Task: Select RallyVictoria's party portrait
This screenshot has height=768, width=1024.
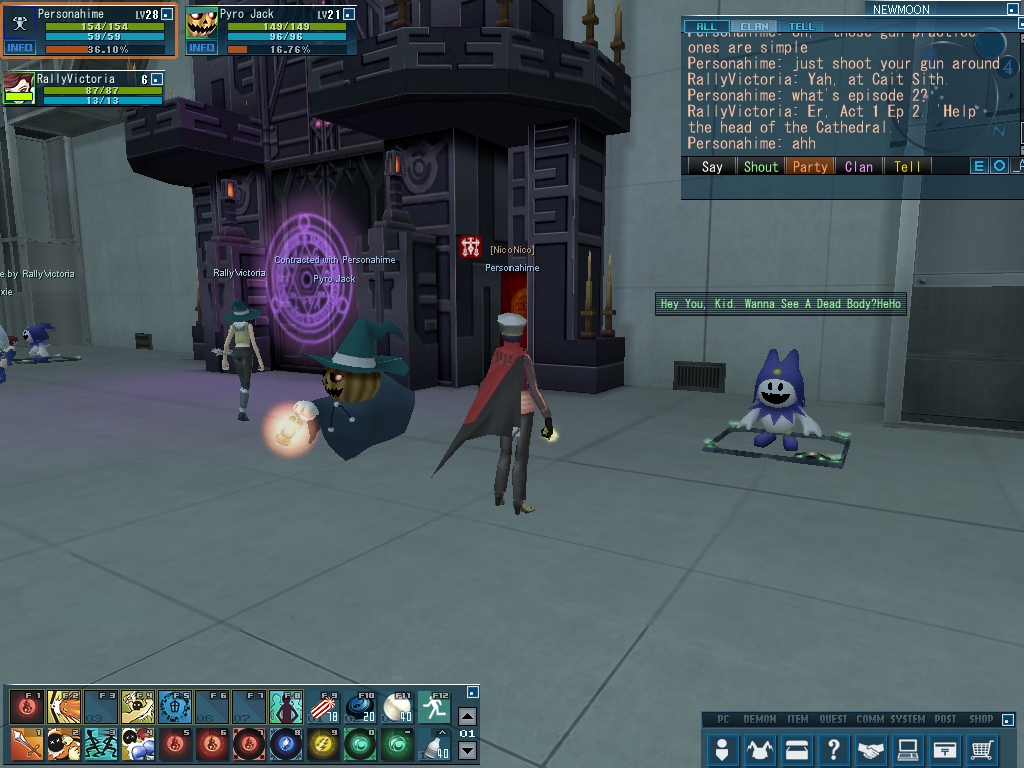Action: tap(18, 87)
